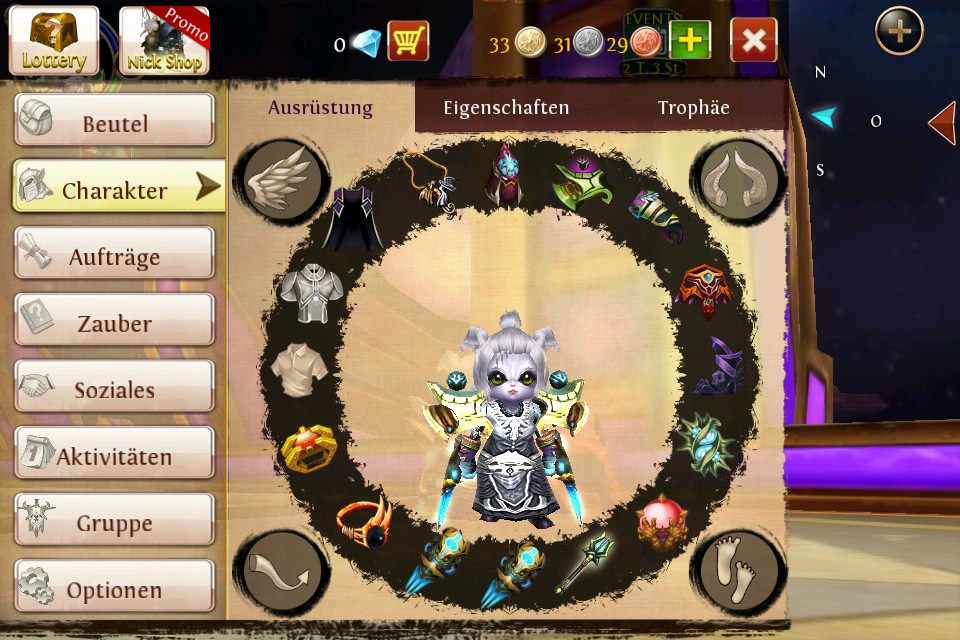This screenshot has height=640, width=960.
Task: Open the Beutel menu
Action: point(114,123)
